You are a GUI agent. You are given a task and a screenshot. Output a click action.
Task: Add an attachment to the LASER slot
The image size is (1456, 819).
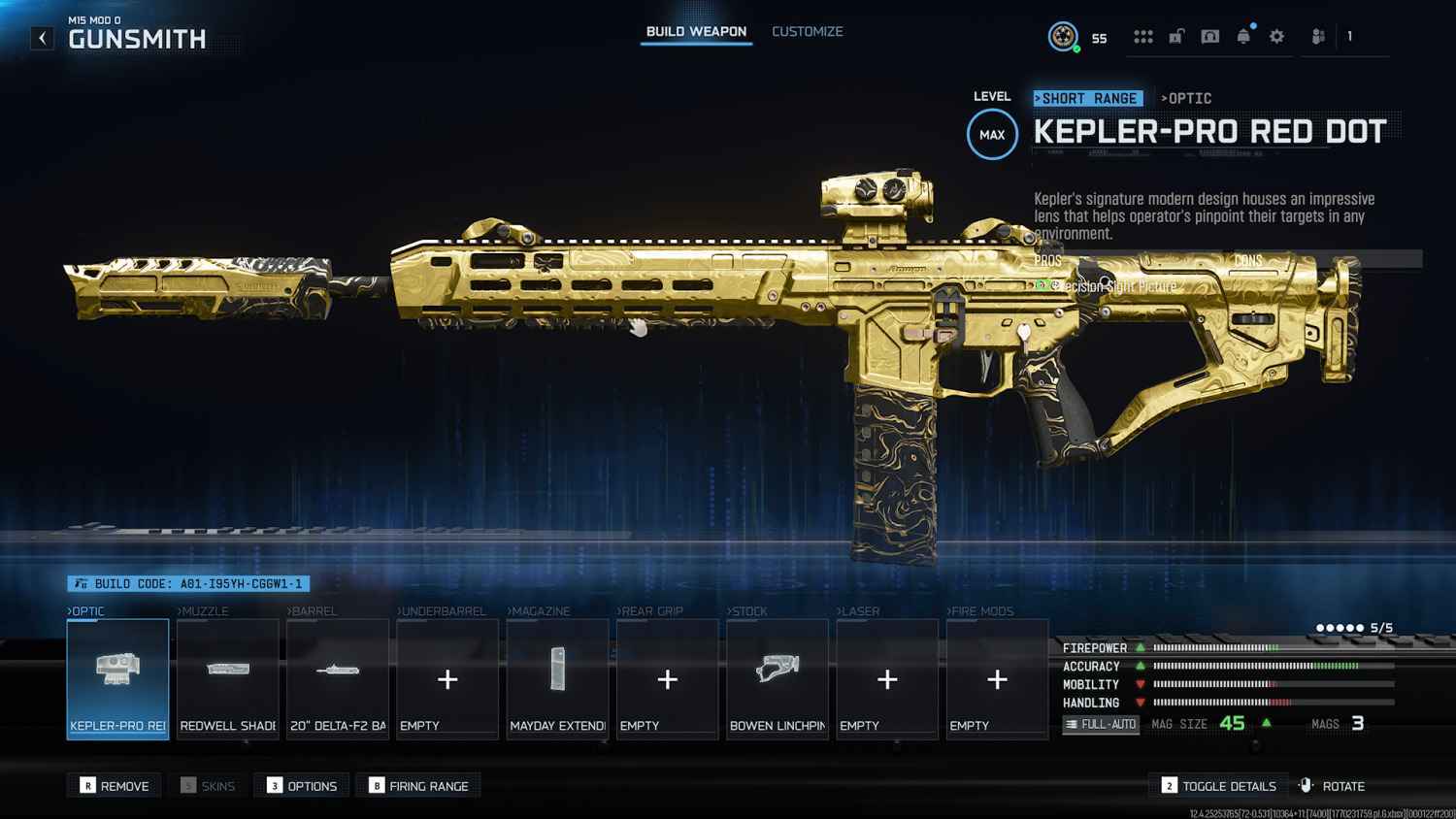(886, 679)
